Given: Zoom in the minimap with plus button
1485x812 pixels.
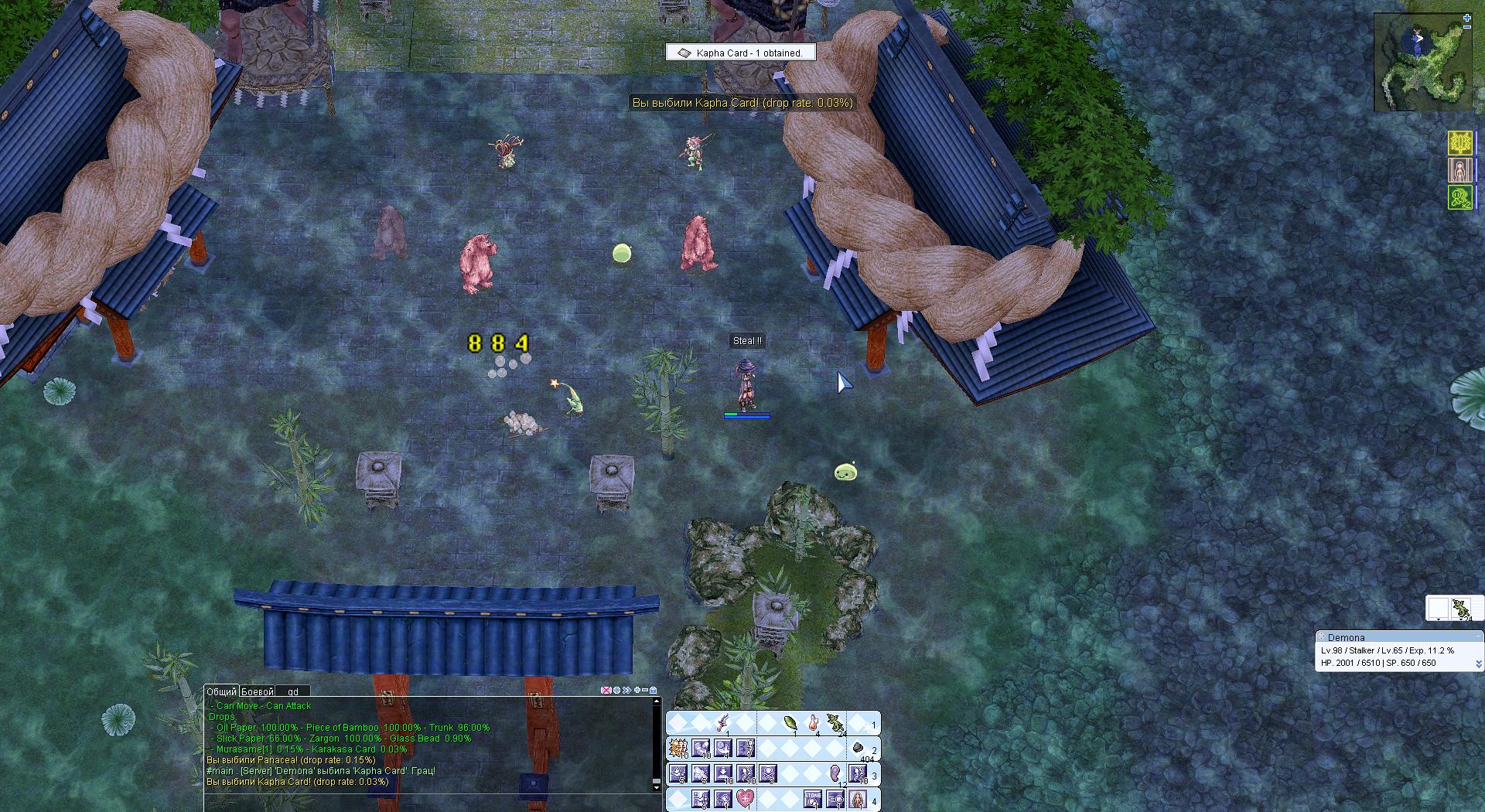Looking at the screenshot, I should click(x=1467, y=18).
